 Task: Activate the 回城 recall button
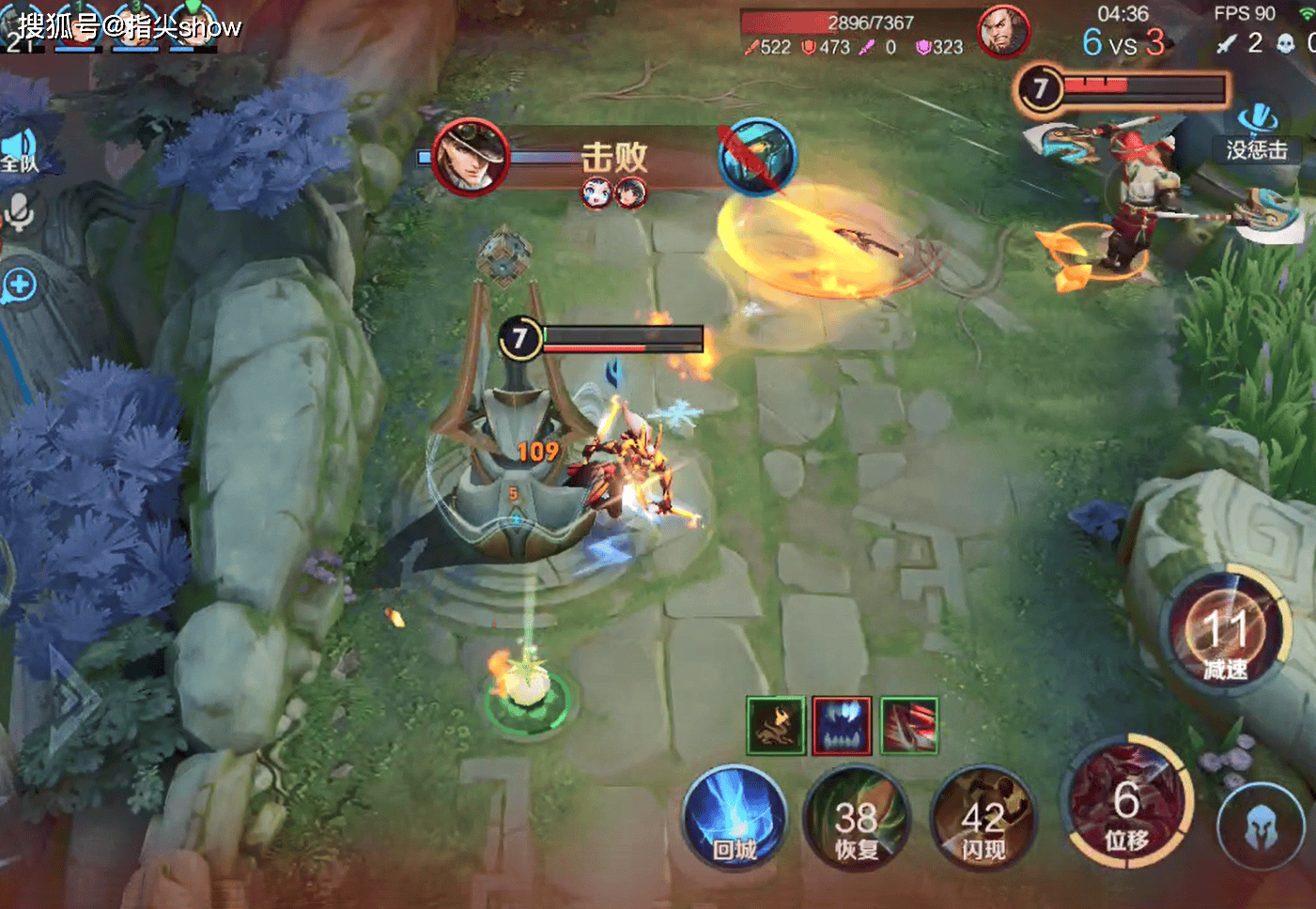[x=735, y=818]
